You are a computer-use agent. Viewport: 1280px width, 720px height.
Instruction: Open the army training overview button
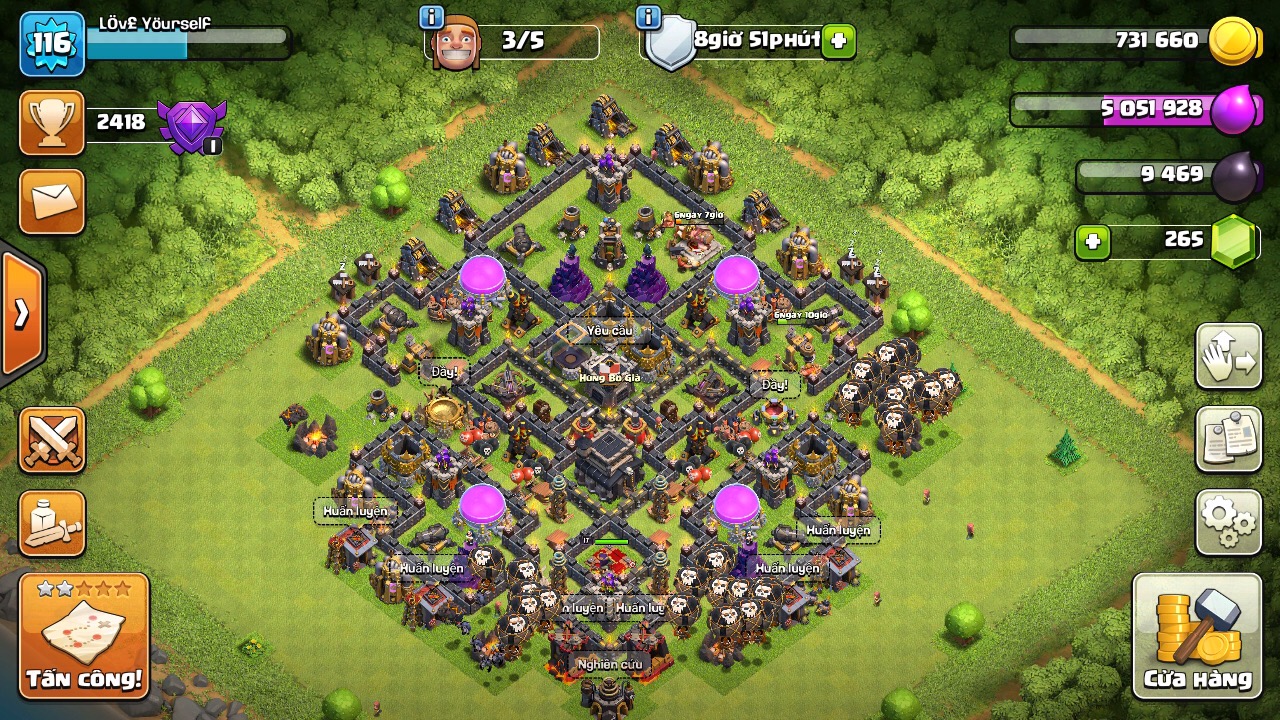pyautogui.click(x=51, y=523)
